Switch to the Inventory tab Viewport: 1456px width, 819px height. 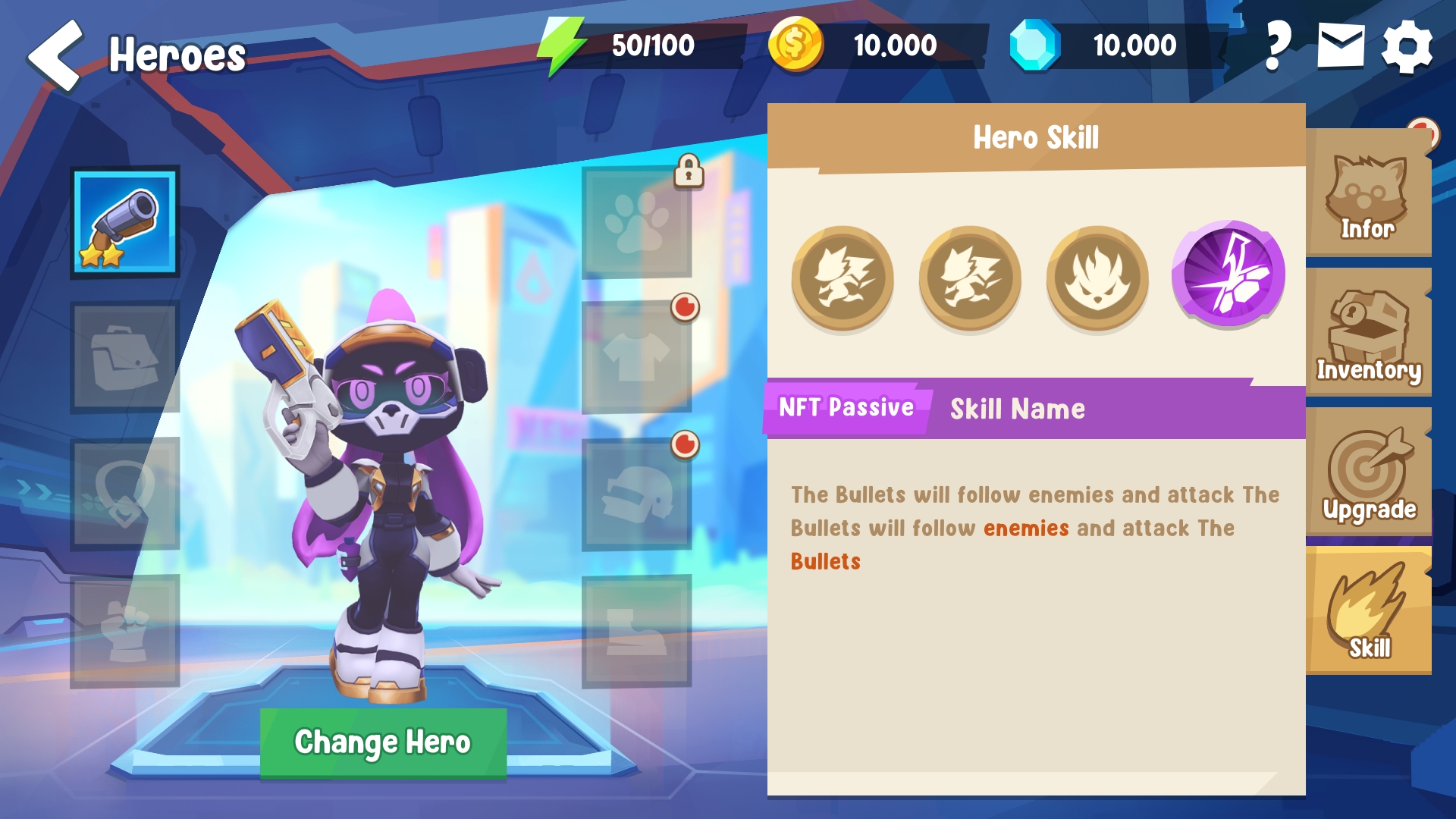point(1368,334)
